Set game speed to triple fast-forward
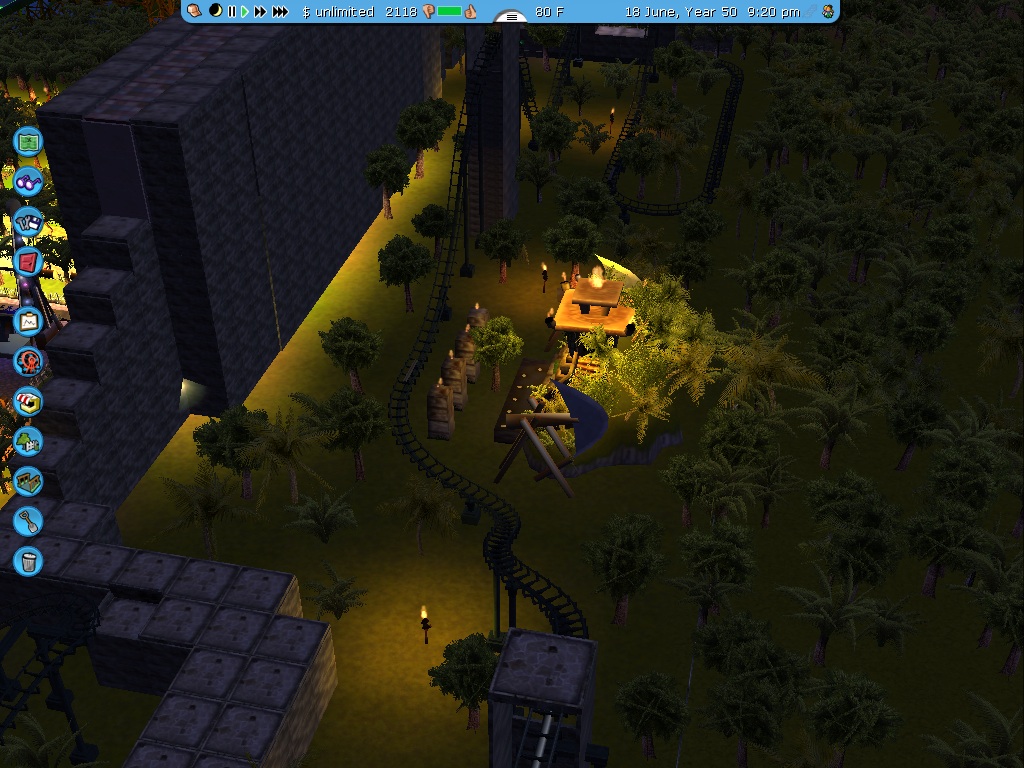 tap(280, 12)
